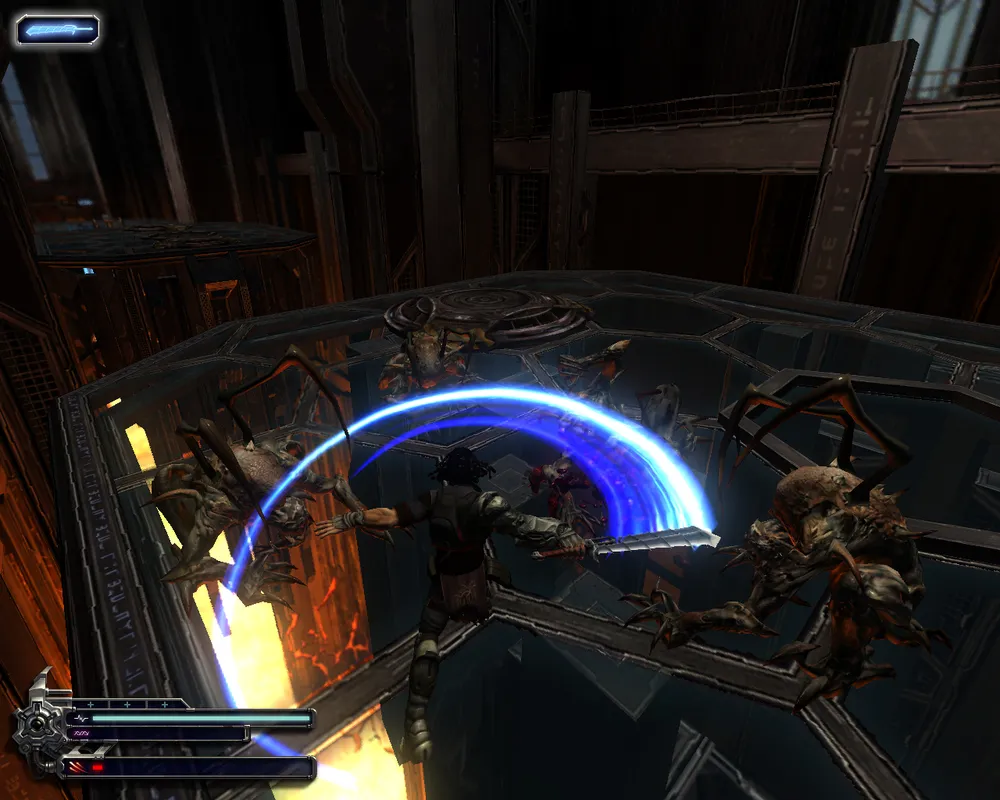1000x800 pixels.
Task: Select the glowing blade weapon icon
Action: click(x=57, y=30)
